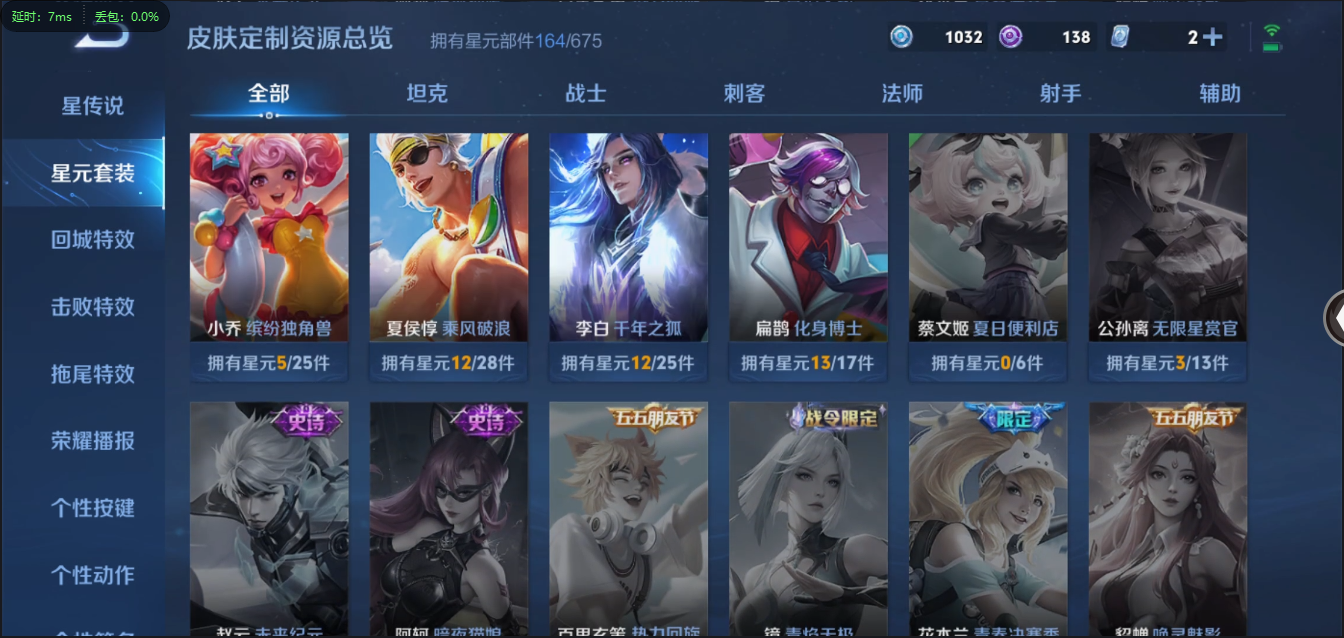The image size is (1344, 638).
Task: Choose 拖尾特效 from the side menu
Action: [92, 374]
